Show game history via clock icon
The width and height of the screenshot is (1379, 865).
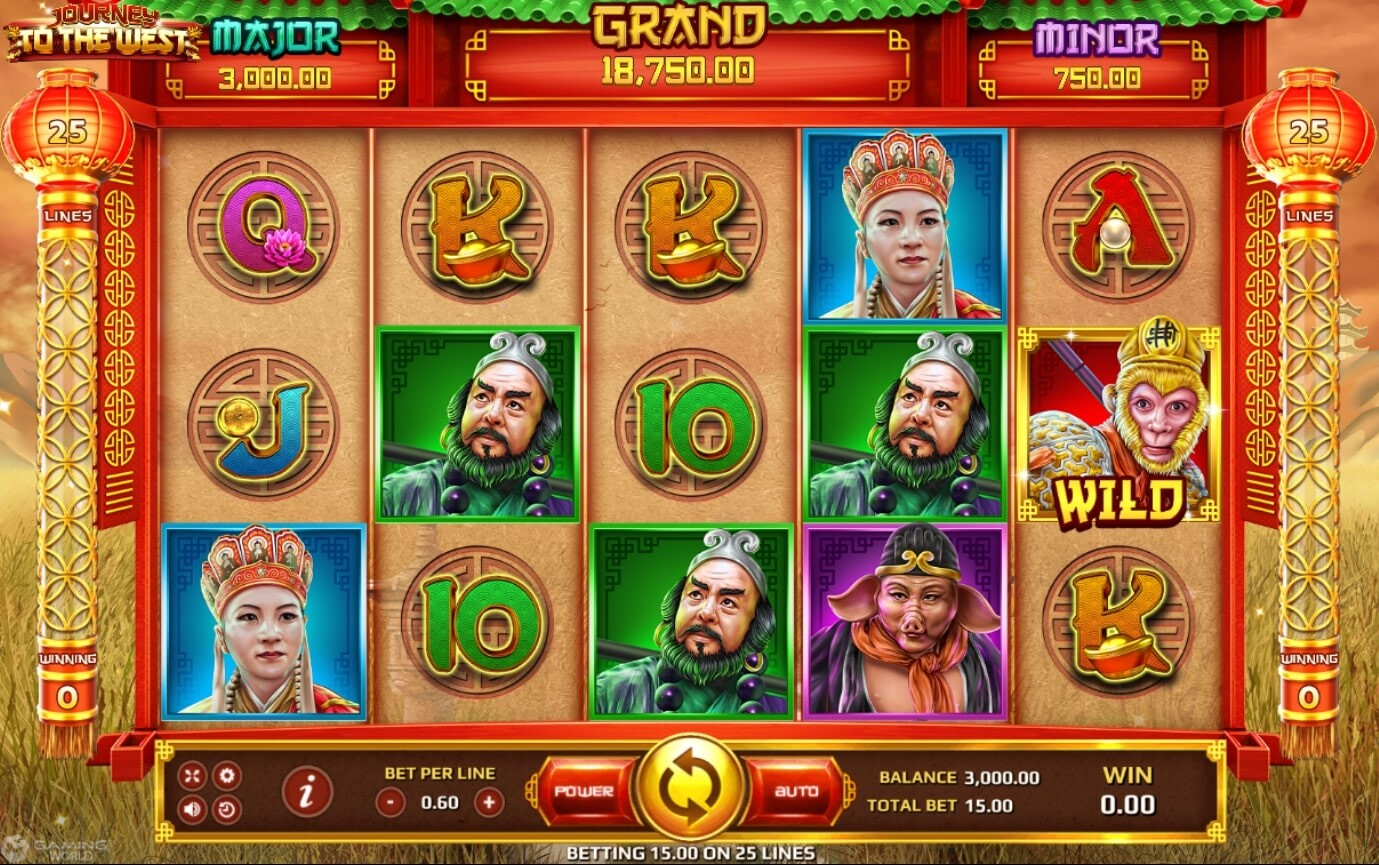[227, 808]
